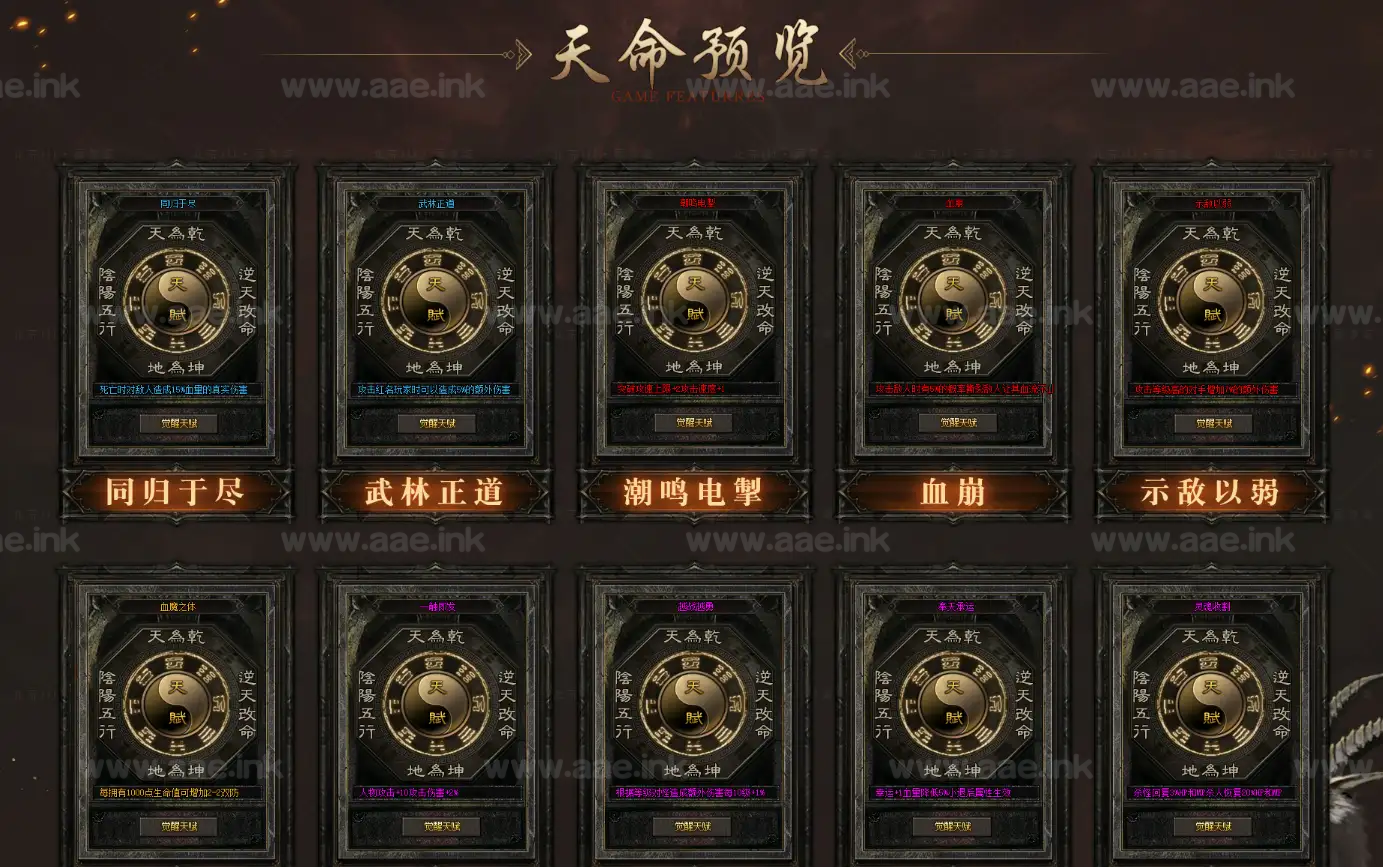This screenshot has height=867, width=1383.
Task: Click the yin-yang talent emblem on 同归于尽 card
Action: [x=176, y=300]
